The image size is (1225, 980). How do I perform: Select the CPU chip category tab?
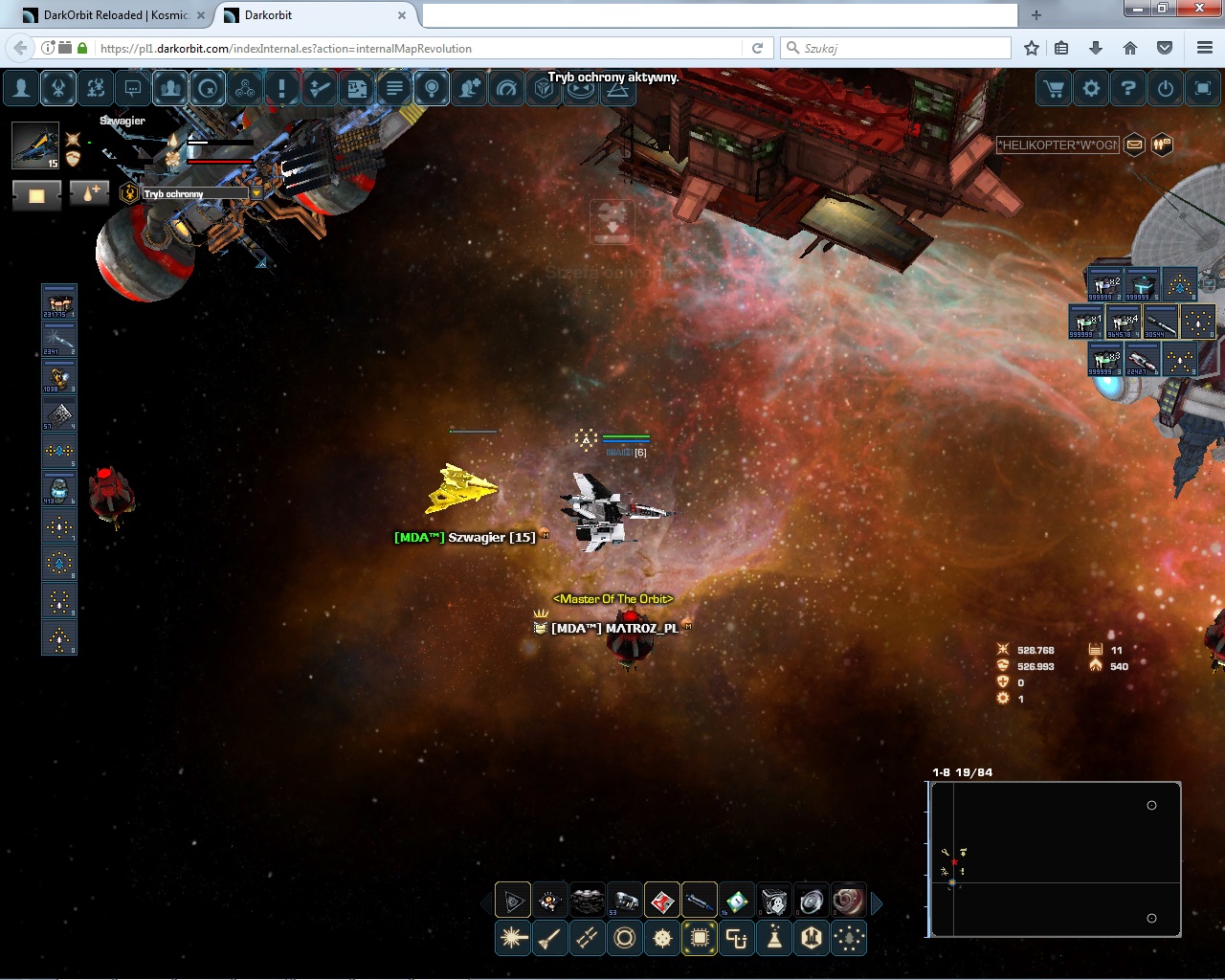pos(700,939)
